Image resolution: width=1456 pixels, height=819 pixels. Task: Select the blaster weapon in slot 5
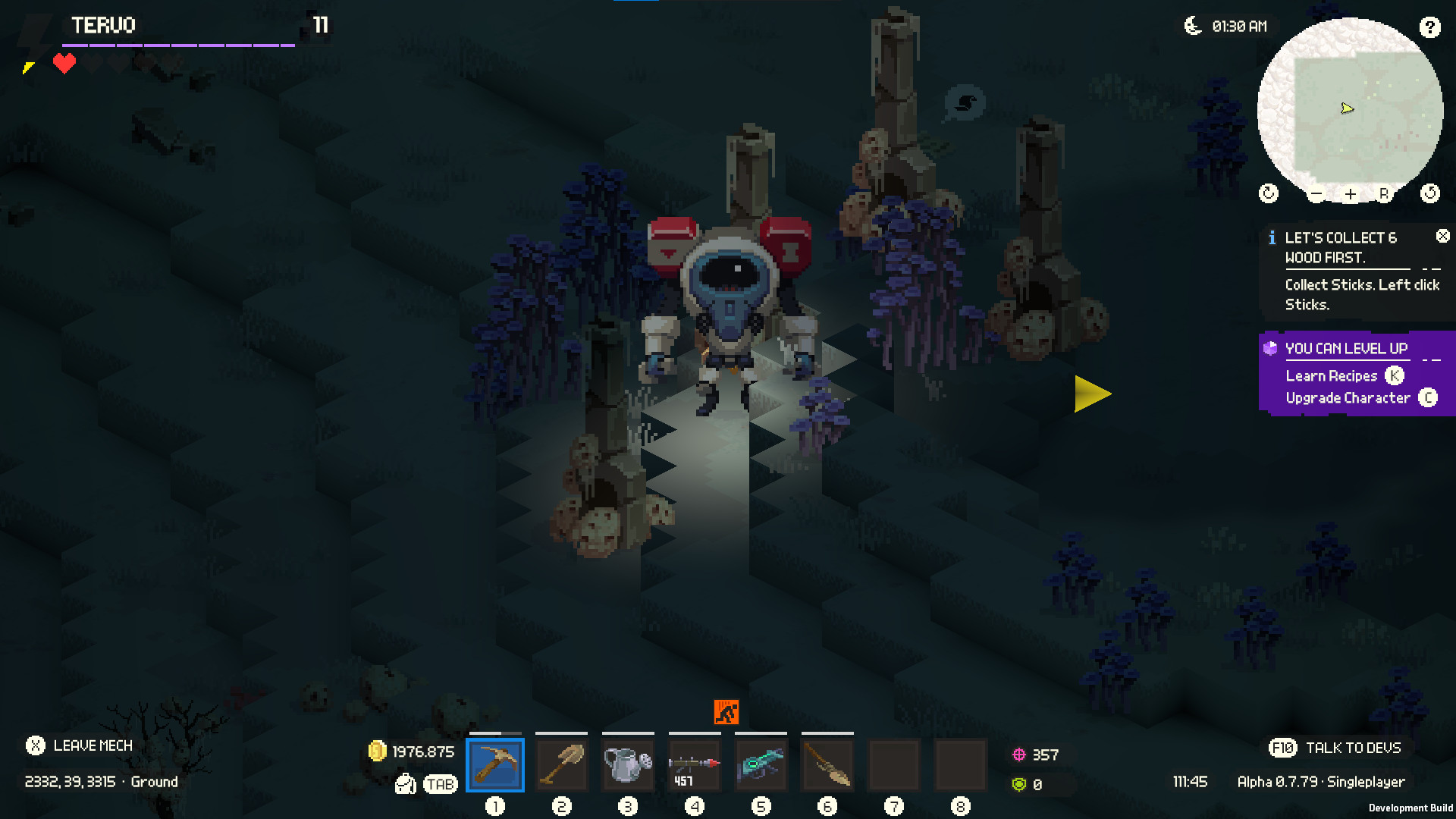761,764
